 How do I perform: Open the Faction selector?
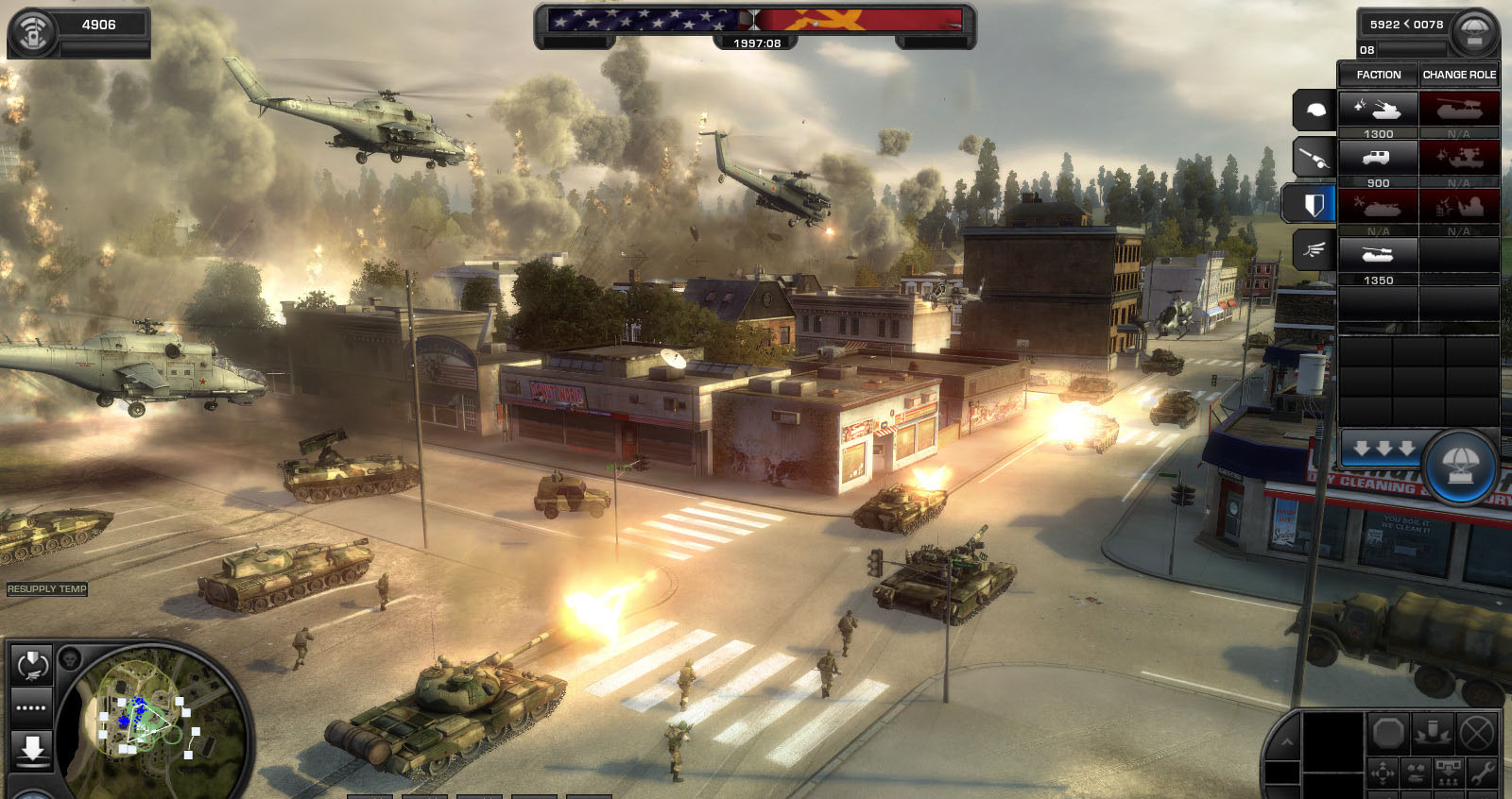pyautogui.click(x=1378, y=75)
